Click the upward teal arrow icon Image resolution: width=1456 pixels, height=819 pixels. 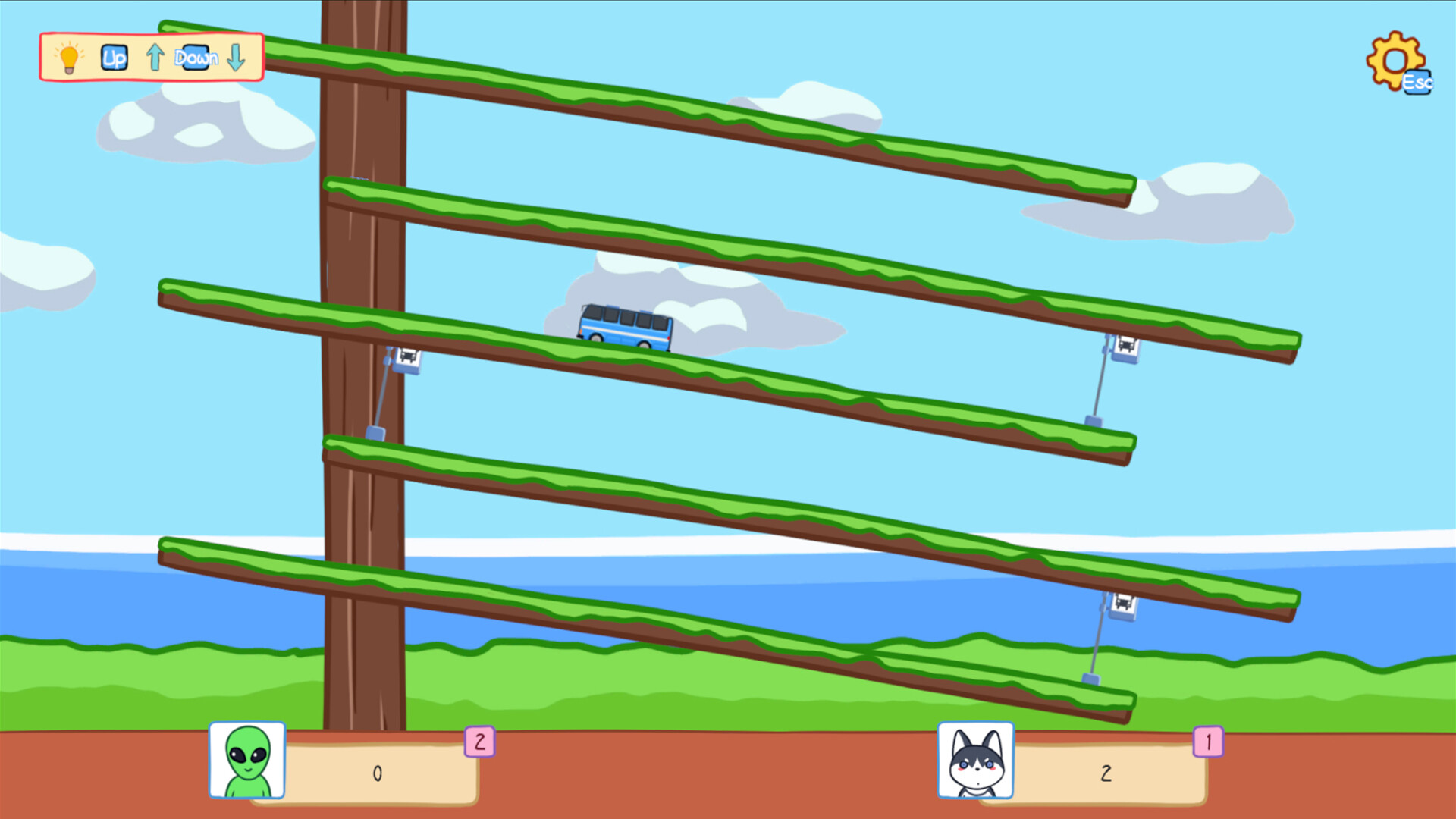tap(155, 57)
